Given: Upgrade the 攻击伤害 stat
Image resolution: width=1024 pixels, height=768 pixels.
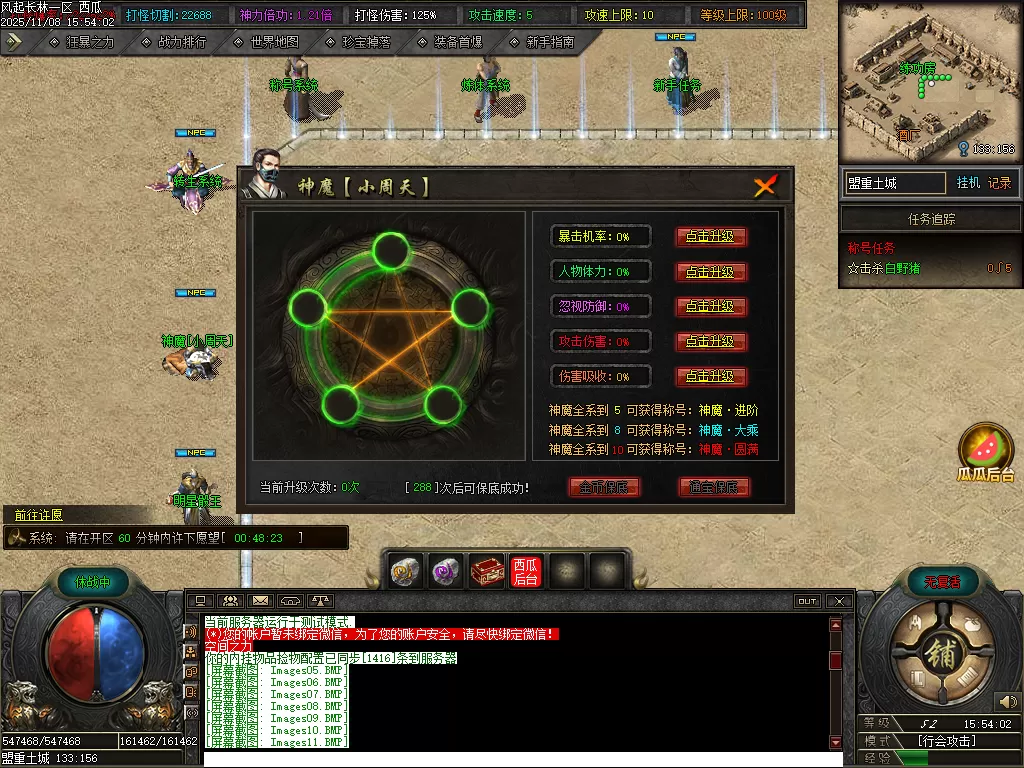Looking at the screenshot, I should [x=711, y=342].
